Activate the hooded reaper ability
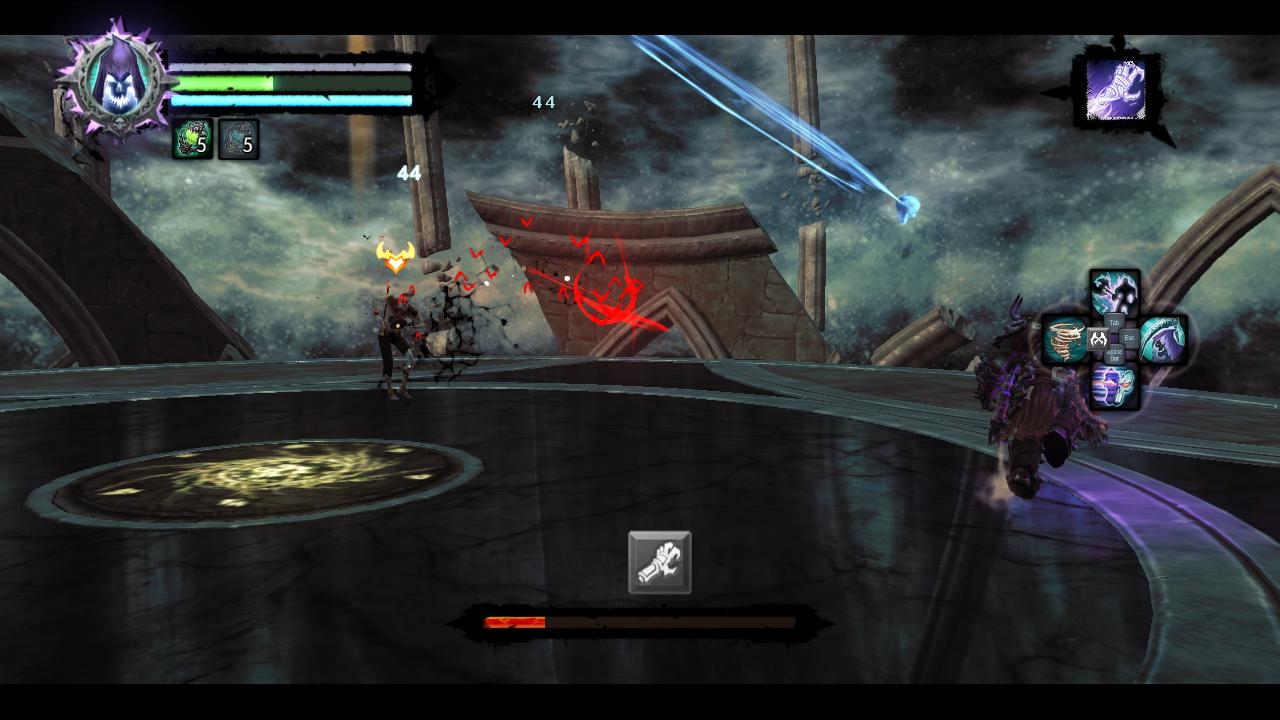The height and width of the screenshot is (720, 1280). pos(1163,339)
